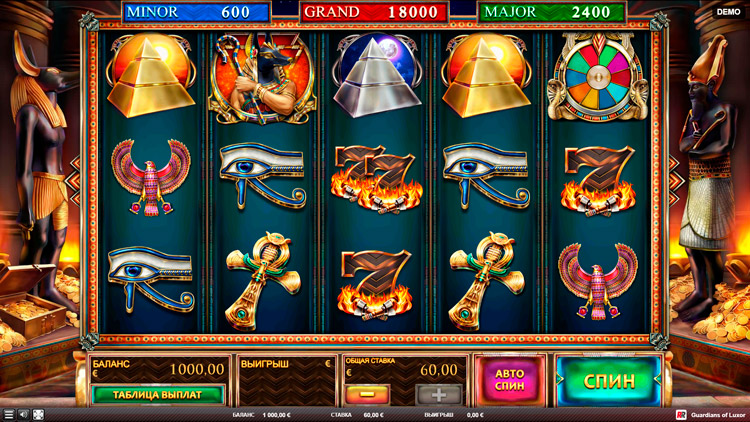Open the hamburger menu in bottom bar
The height and width of the screenshot is (422, 750).
click(x=9, y=414)
